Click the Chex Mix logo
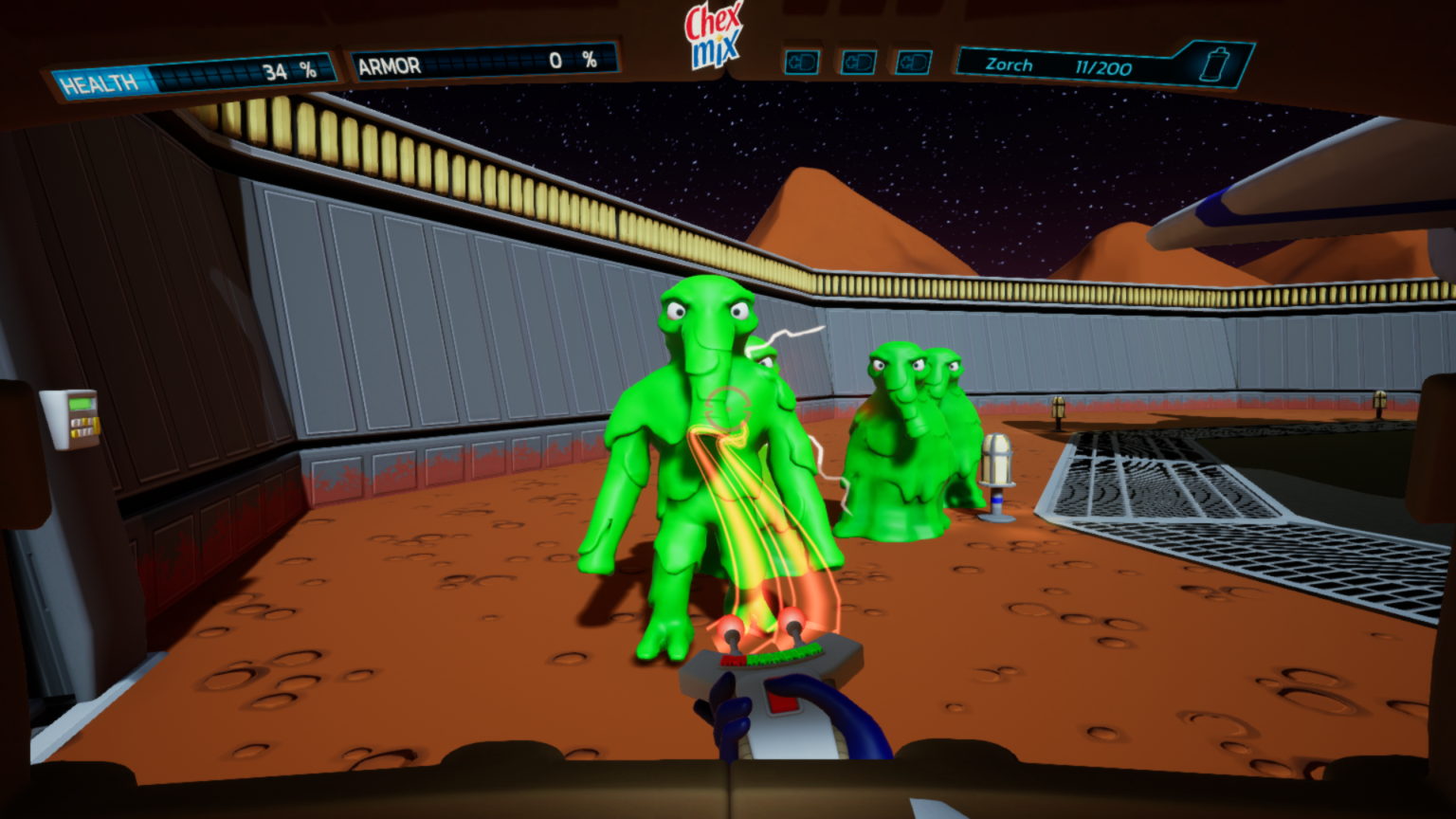This screenshot has width=1456, height=819. pos(714,36)
